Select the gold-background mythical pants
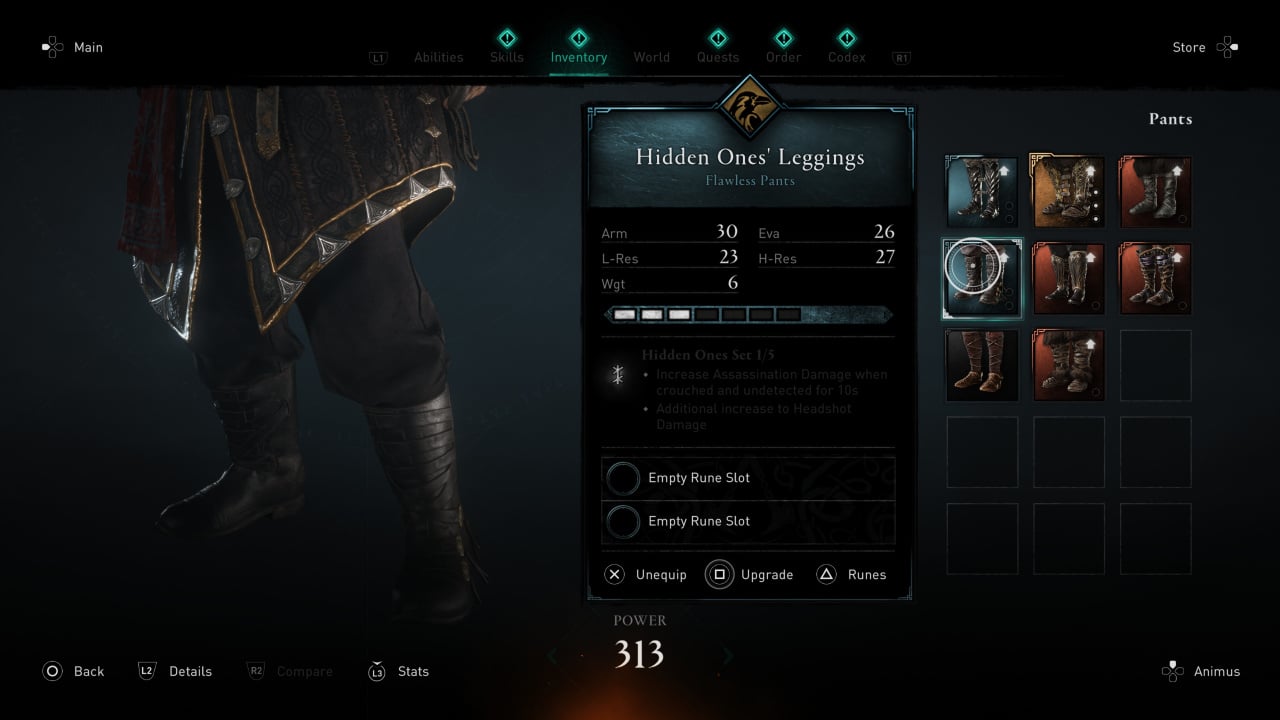 tap(1068, 192)
